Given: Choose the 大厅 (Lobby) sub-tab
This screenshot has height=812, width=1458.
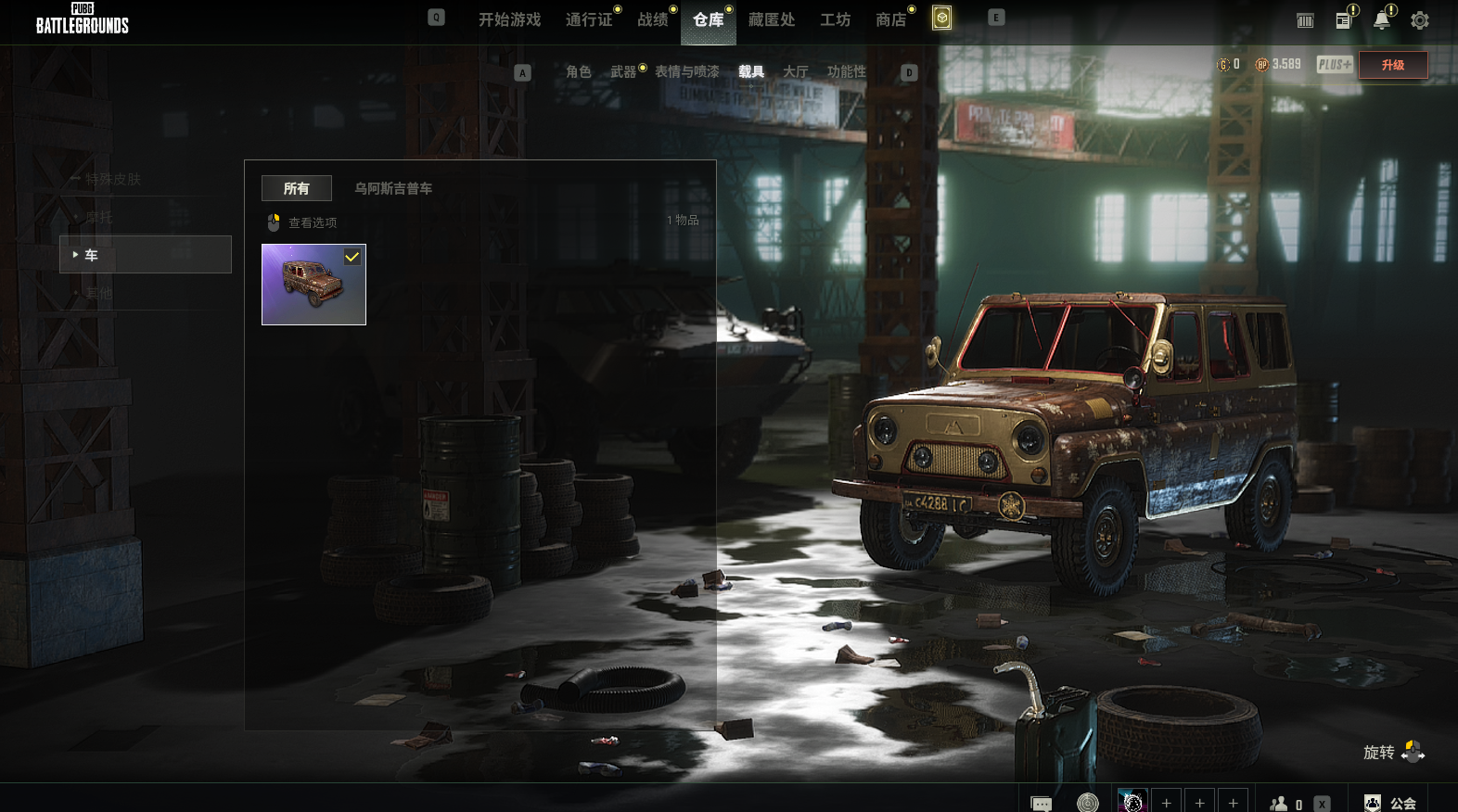Looking at the screenshot, I should 795,71.
